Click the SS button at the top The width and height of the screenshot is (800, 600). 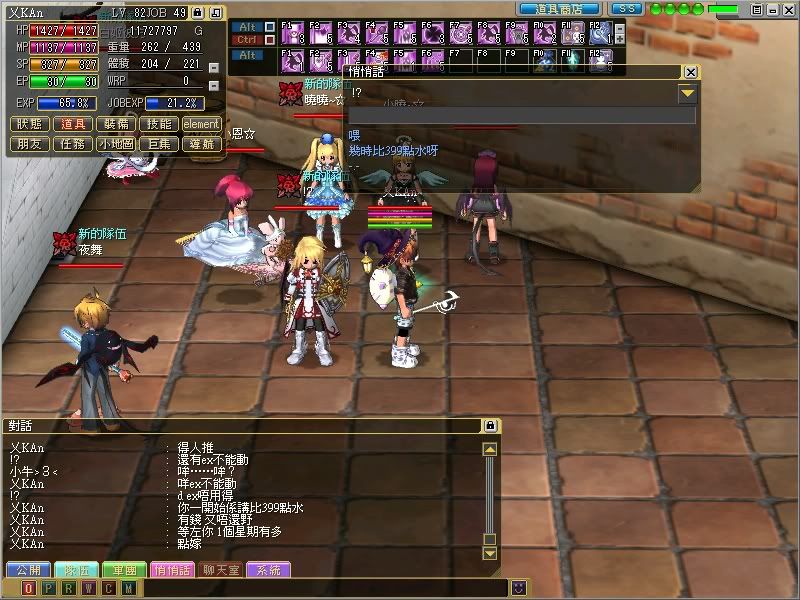click(x=626, y=8)
